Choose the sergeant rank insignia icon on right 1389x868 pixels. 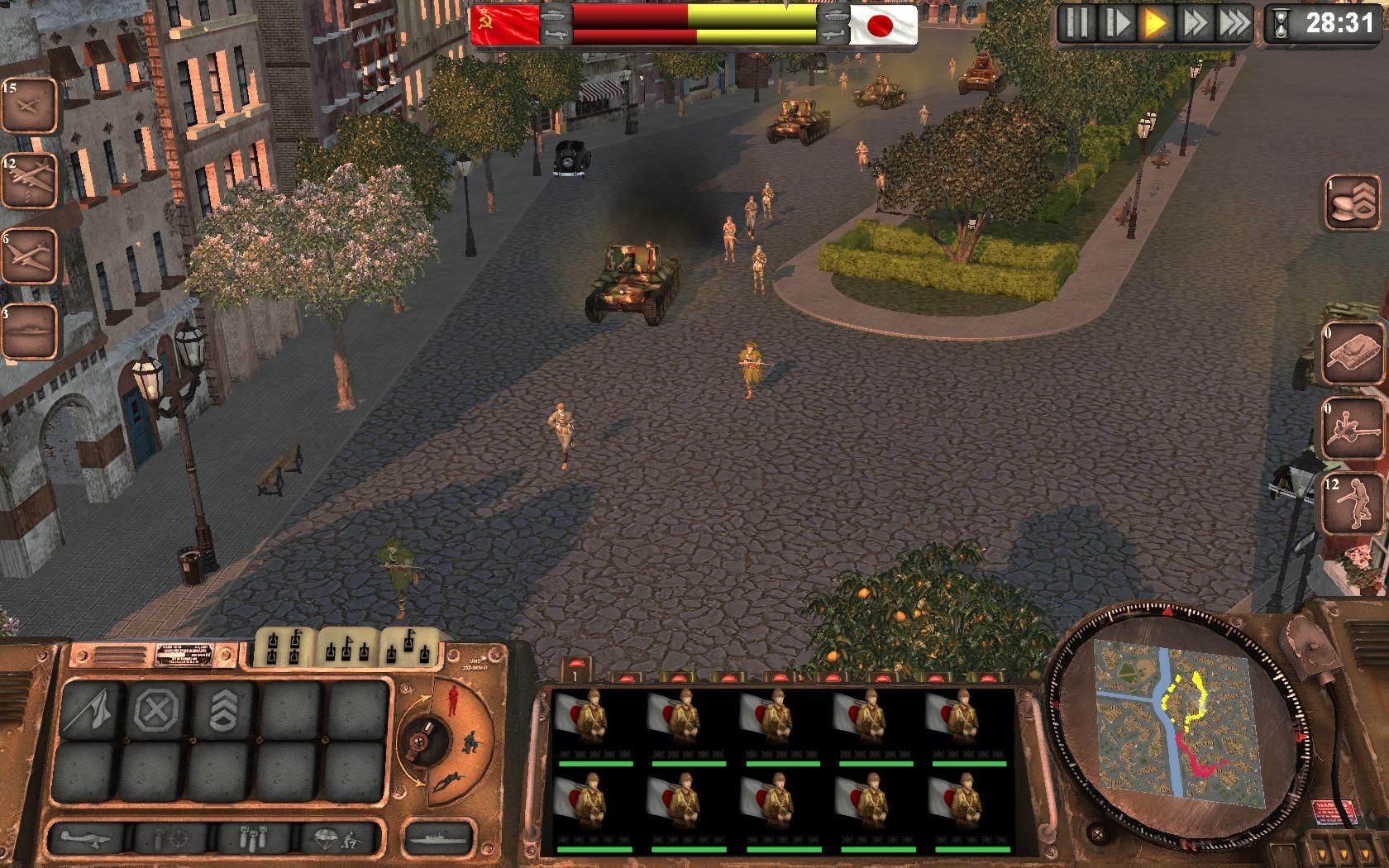1353,203
